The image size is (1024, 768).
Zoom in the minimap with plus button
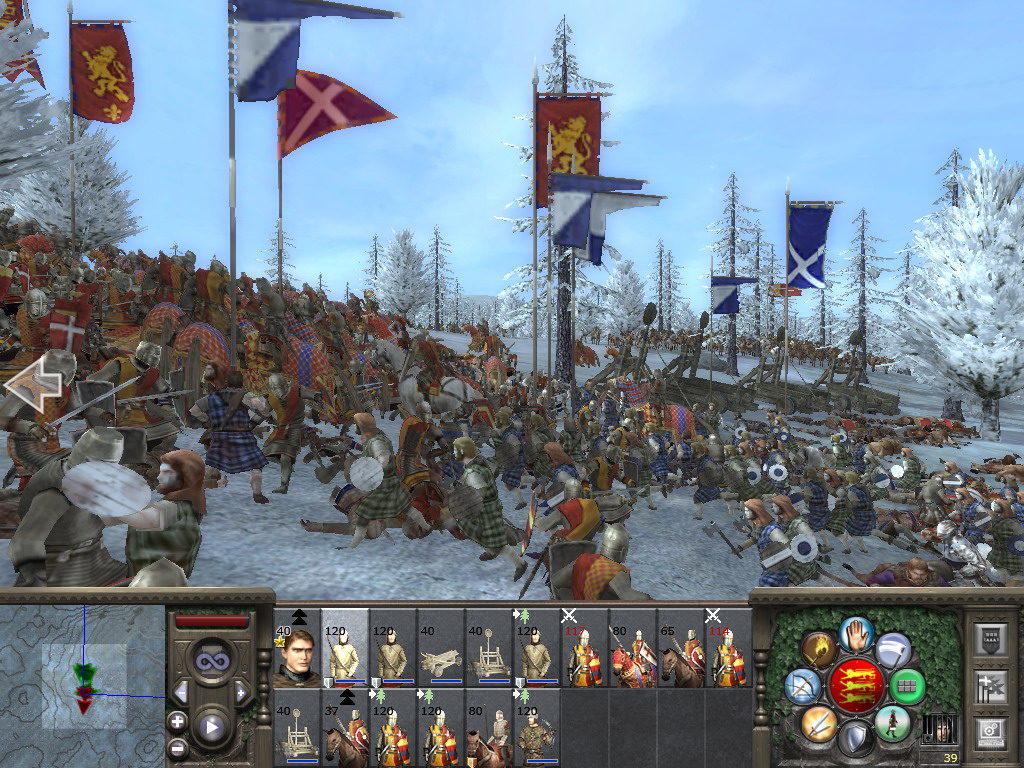pyautogui.click(x=177, y=721)
